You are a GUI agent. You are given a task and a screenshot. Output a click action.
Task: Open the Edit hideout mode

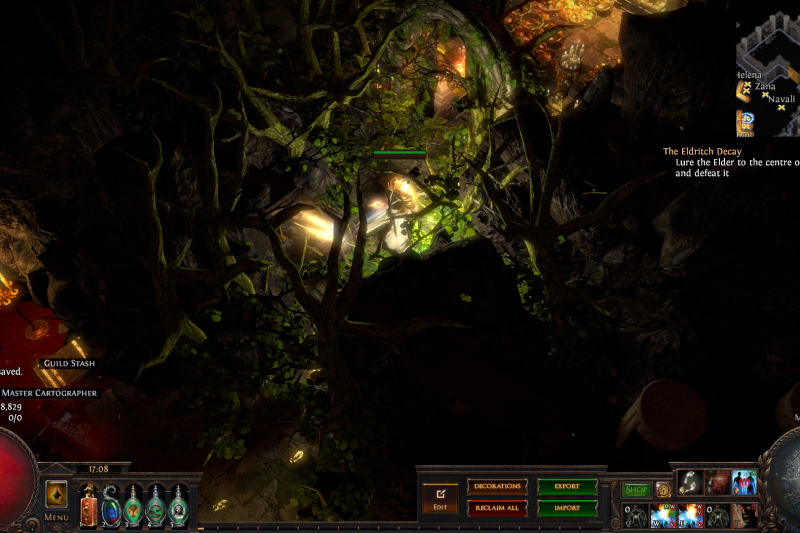440,497
